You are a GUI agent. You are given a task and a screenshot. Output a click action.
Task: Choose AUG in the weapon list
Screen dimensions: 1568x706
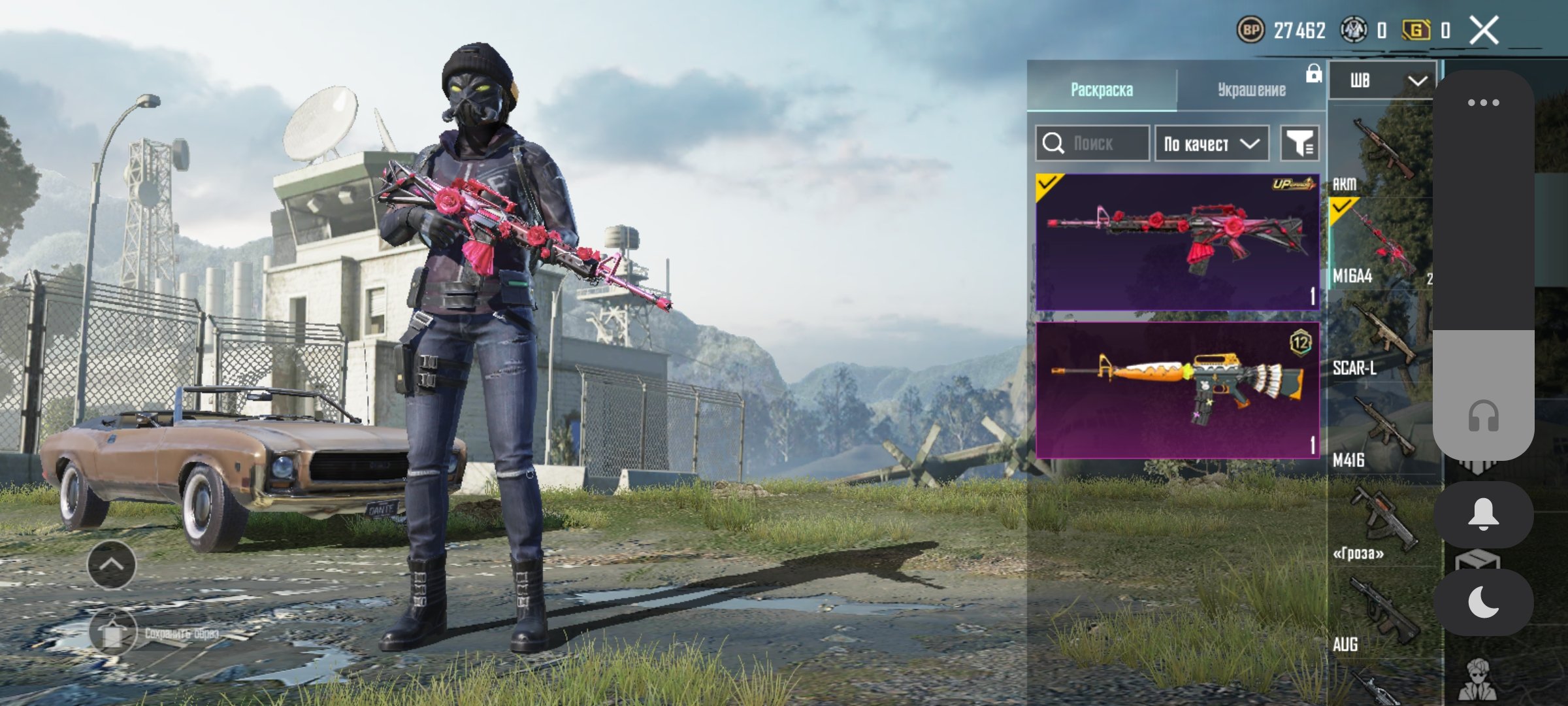coord(1380,614)
